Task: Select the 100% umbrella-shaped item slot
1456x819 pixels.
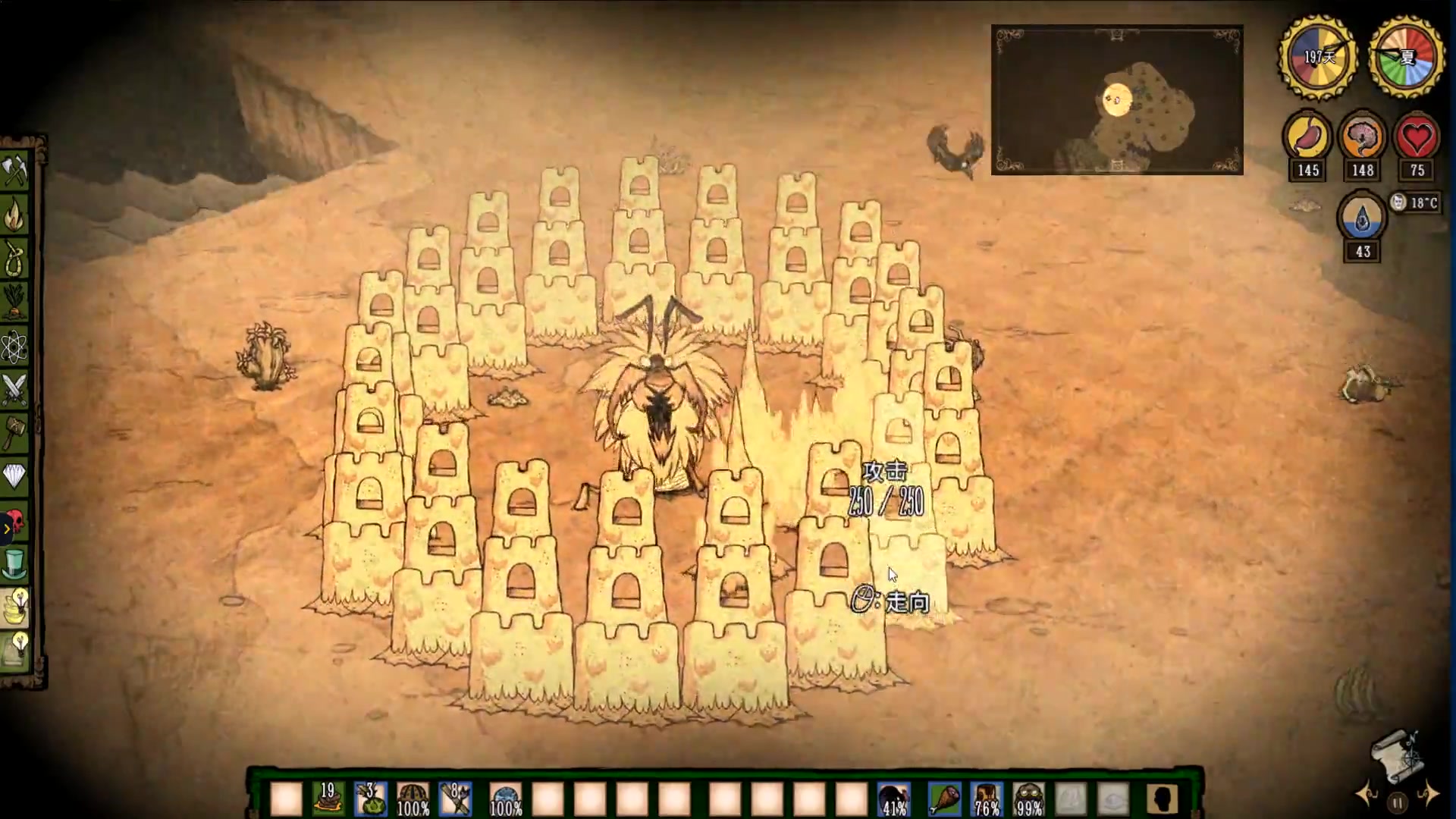Action: coord(413,799)
